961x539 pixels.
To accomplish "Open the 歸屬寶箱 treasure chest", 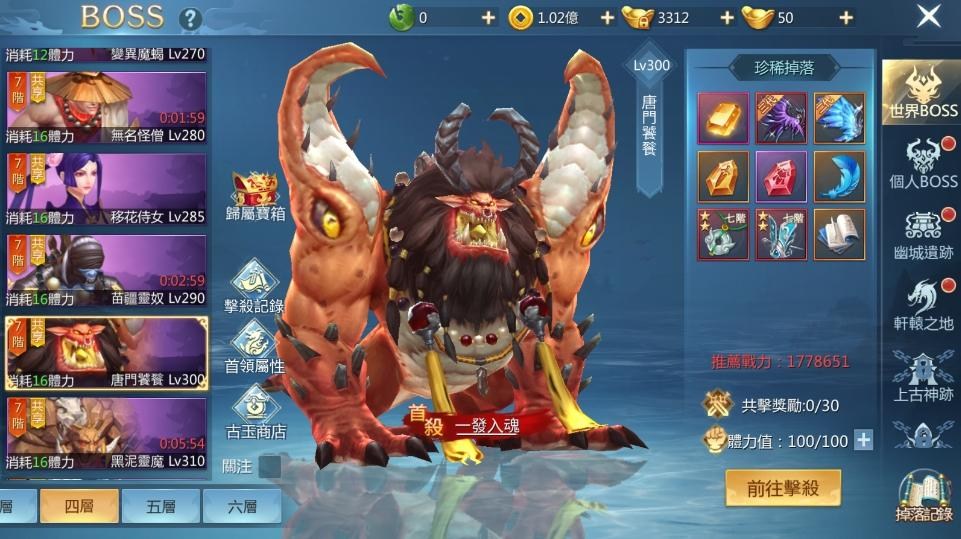I will (x=255, y=194).
